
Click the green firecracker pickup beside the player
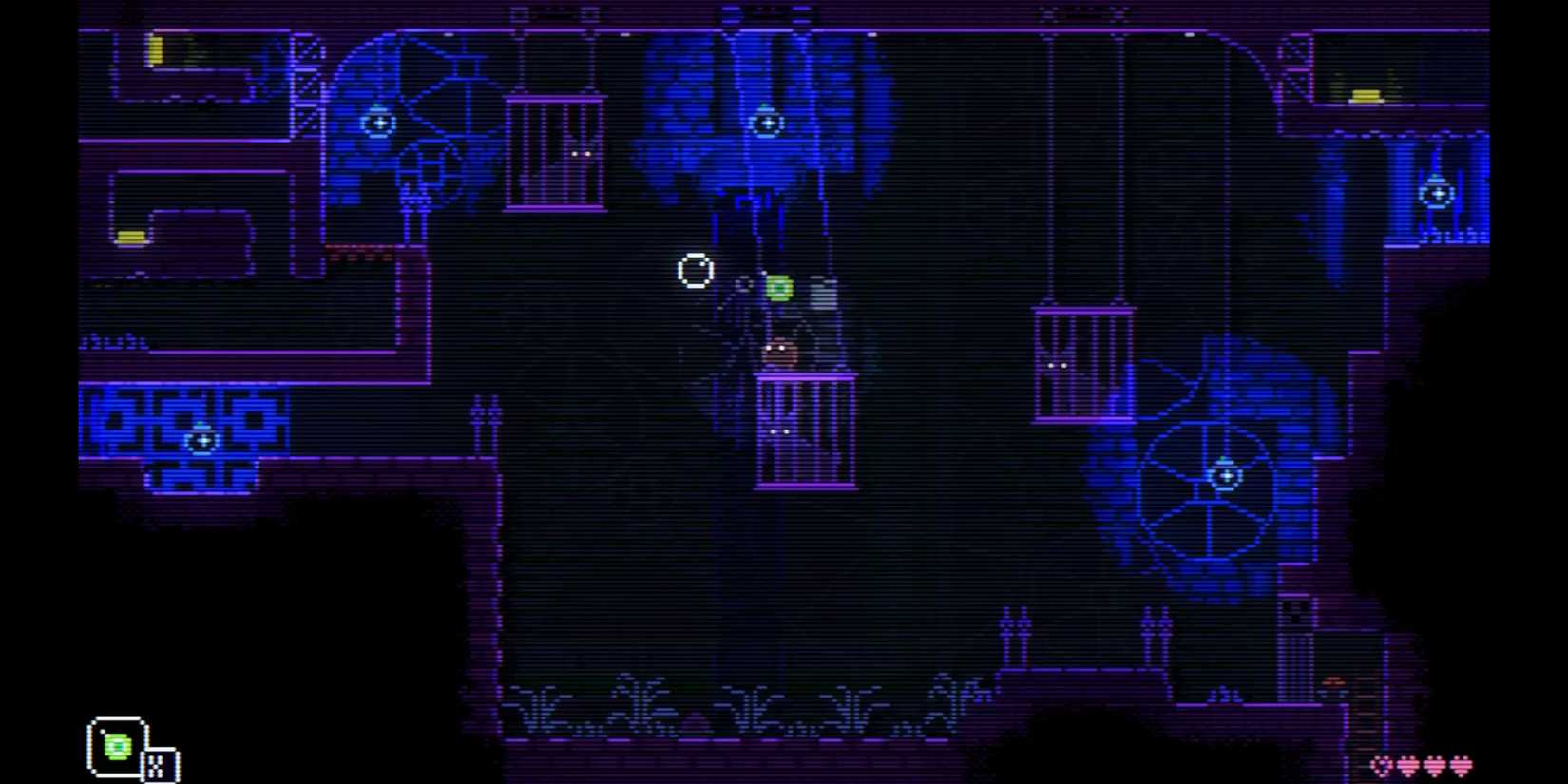click(x=779, y=285)
